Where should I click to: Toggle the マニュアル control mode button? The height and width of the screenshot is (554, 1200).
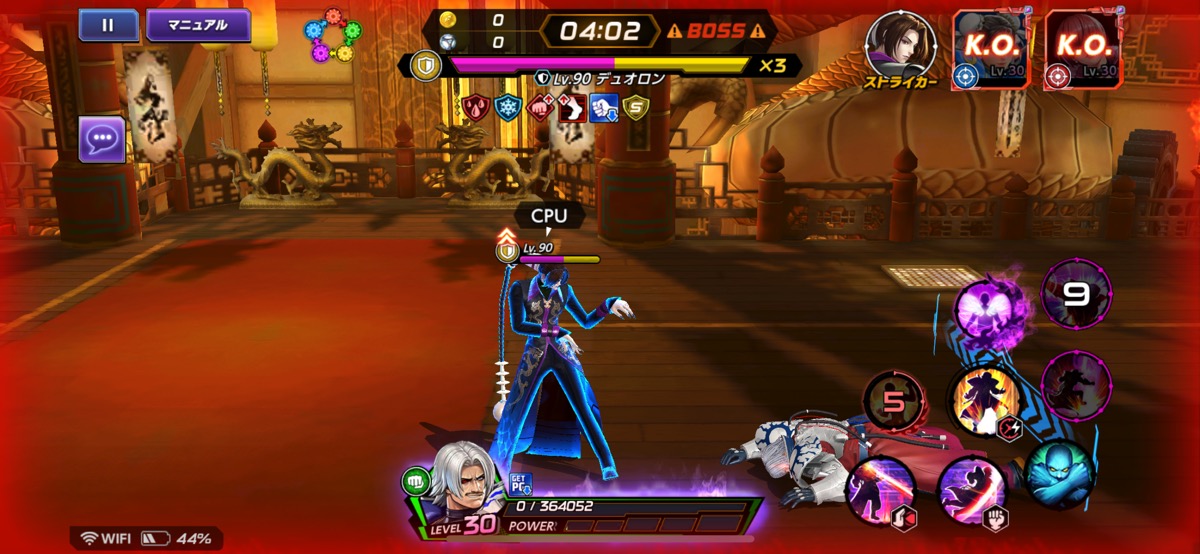pyautogui.click(x=198, y=25)
